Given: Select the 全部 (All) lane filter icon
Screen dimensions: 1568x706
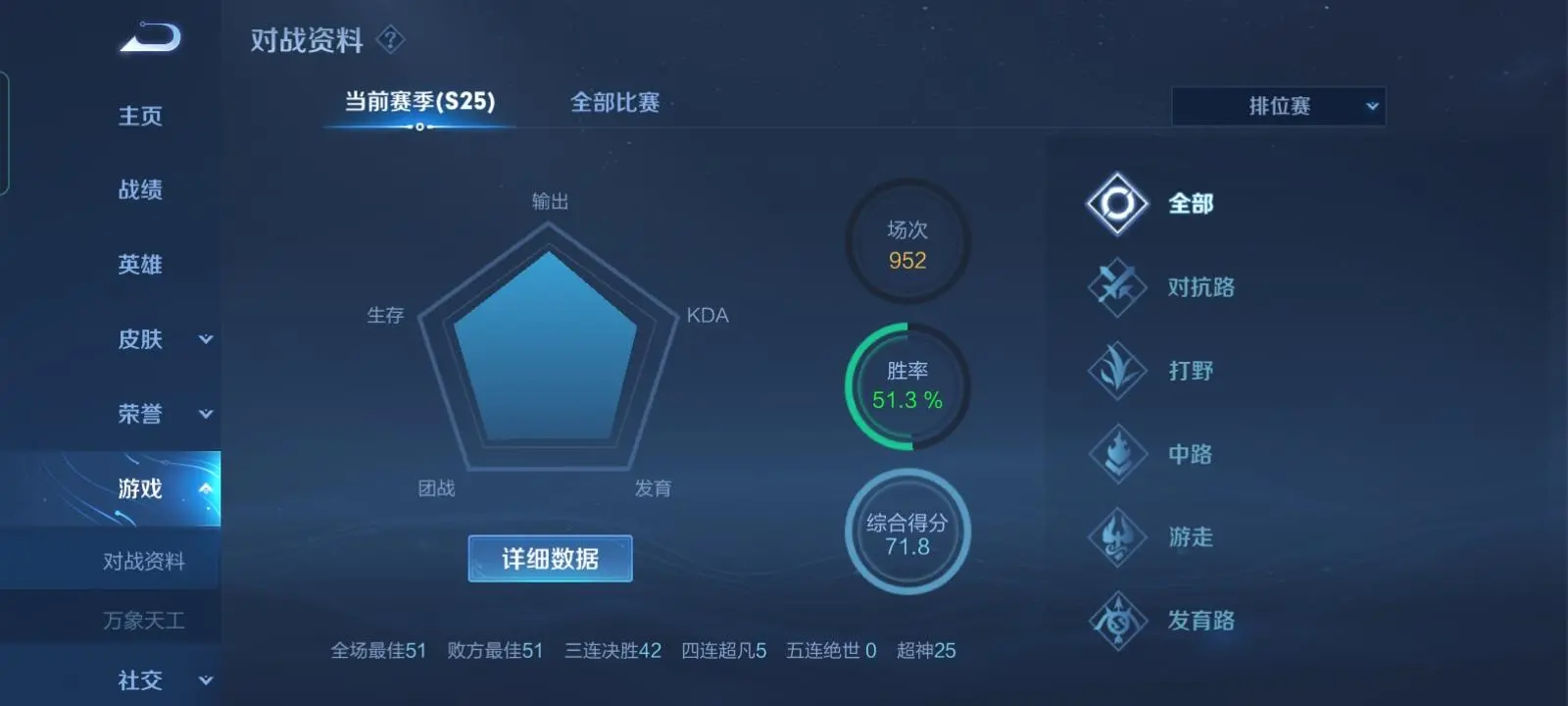Looking at the screenshot, I should coord(1117,204).
